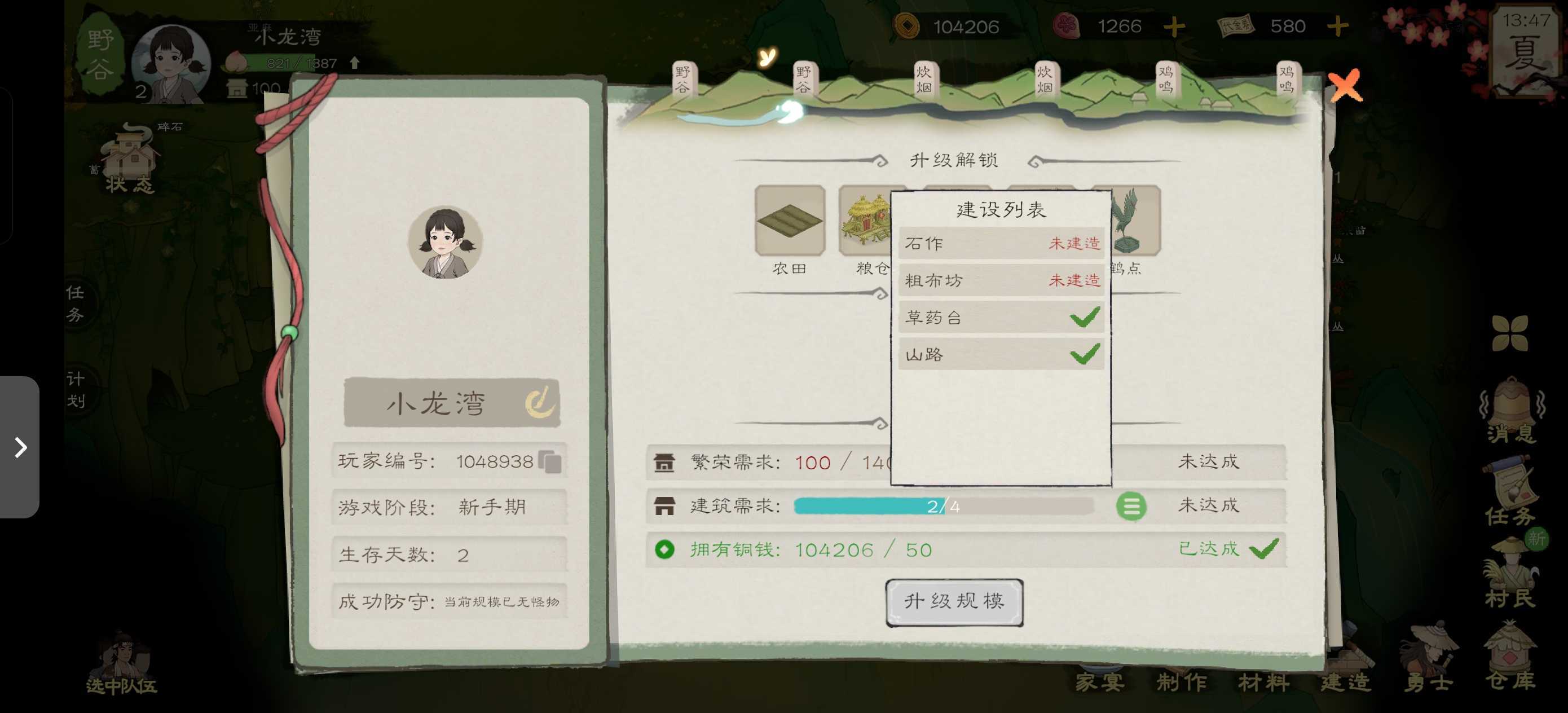Expand the left sidebar via the chevron arrow
1568x713 pixels.
[x=22, y=448]
